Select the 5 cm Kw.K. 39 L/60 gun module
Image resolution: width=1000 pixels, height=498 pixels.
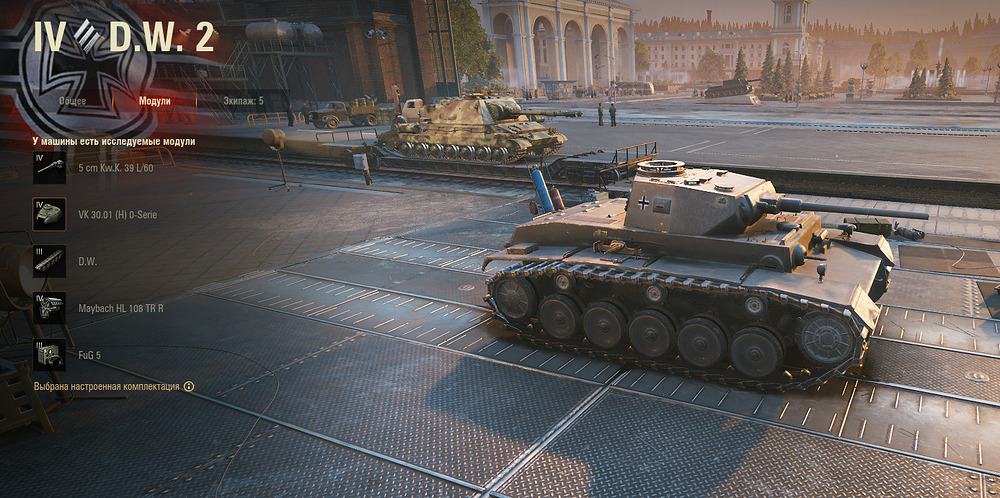pyautogui.click(x=50, y=168)
